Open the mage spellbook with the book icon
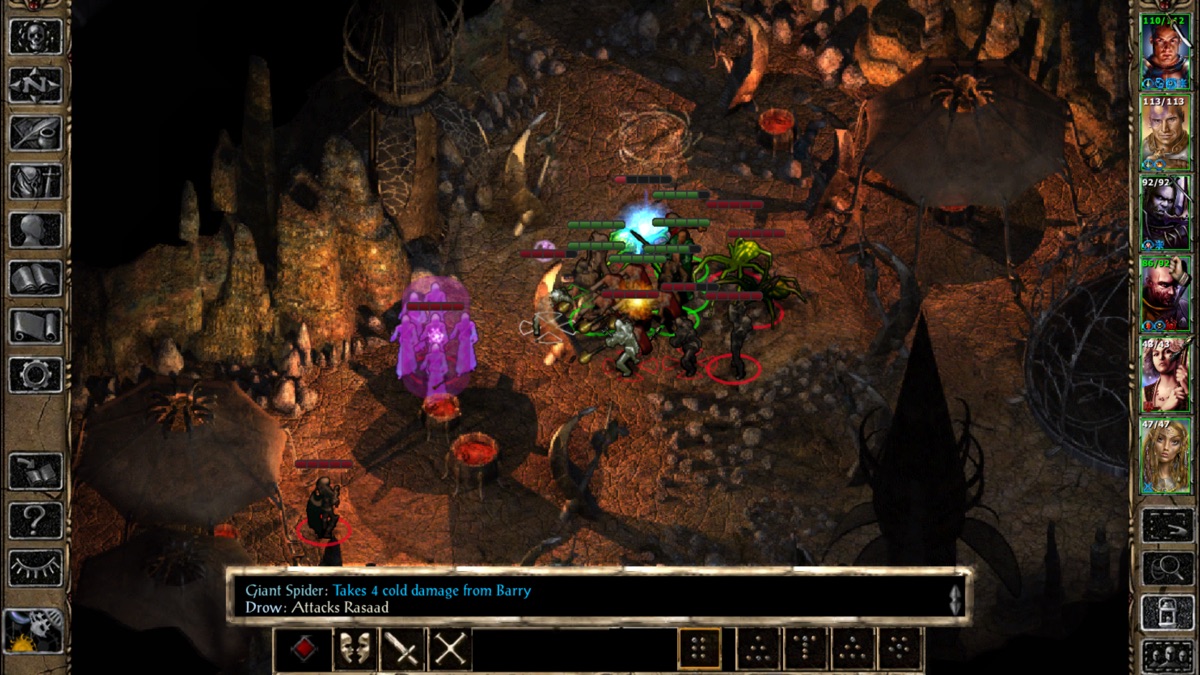 pyautogui.click(x=36, y=278)
